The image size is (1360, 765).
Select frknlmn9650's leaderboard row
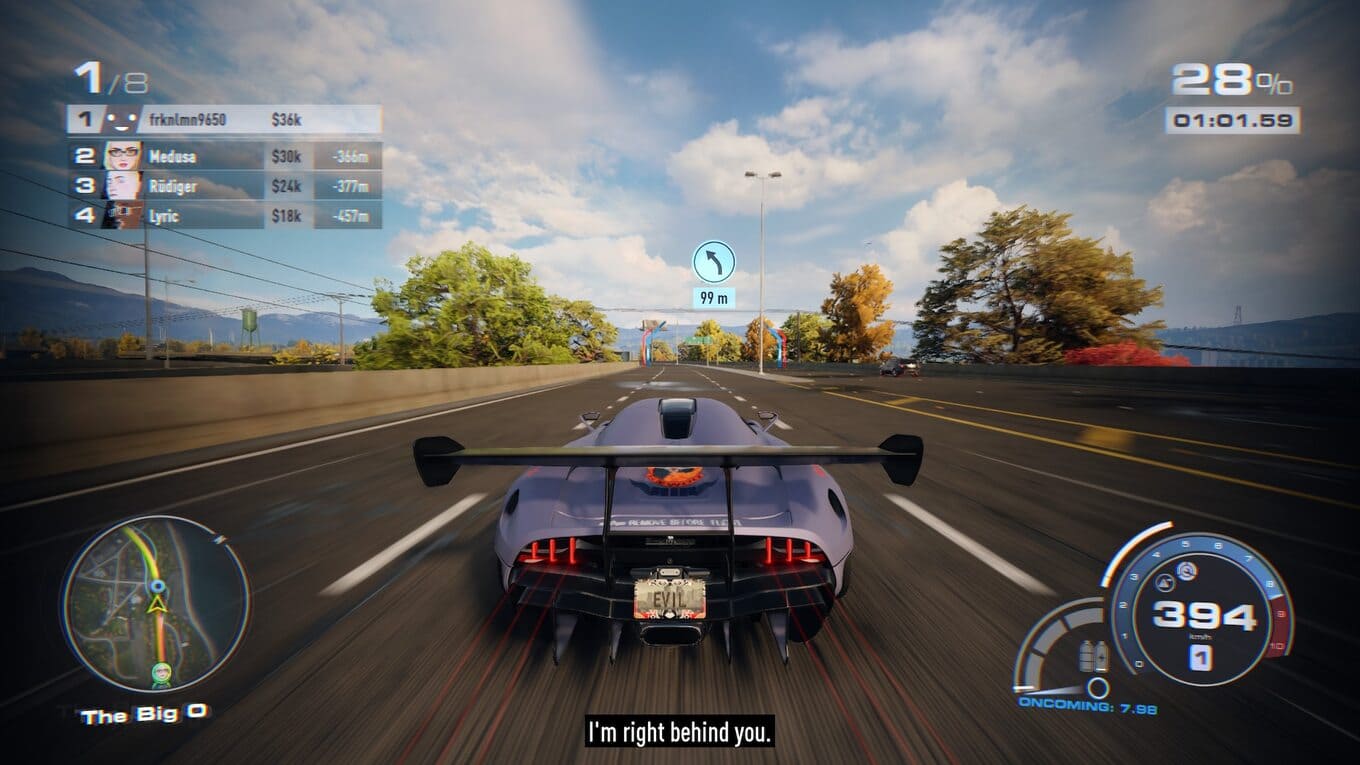[224, 120]
